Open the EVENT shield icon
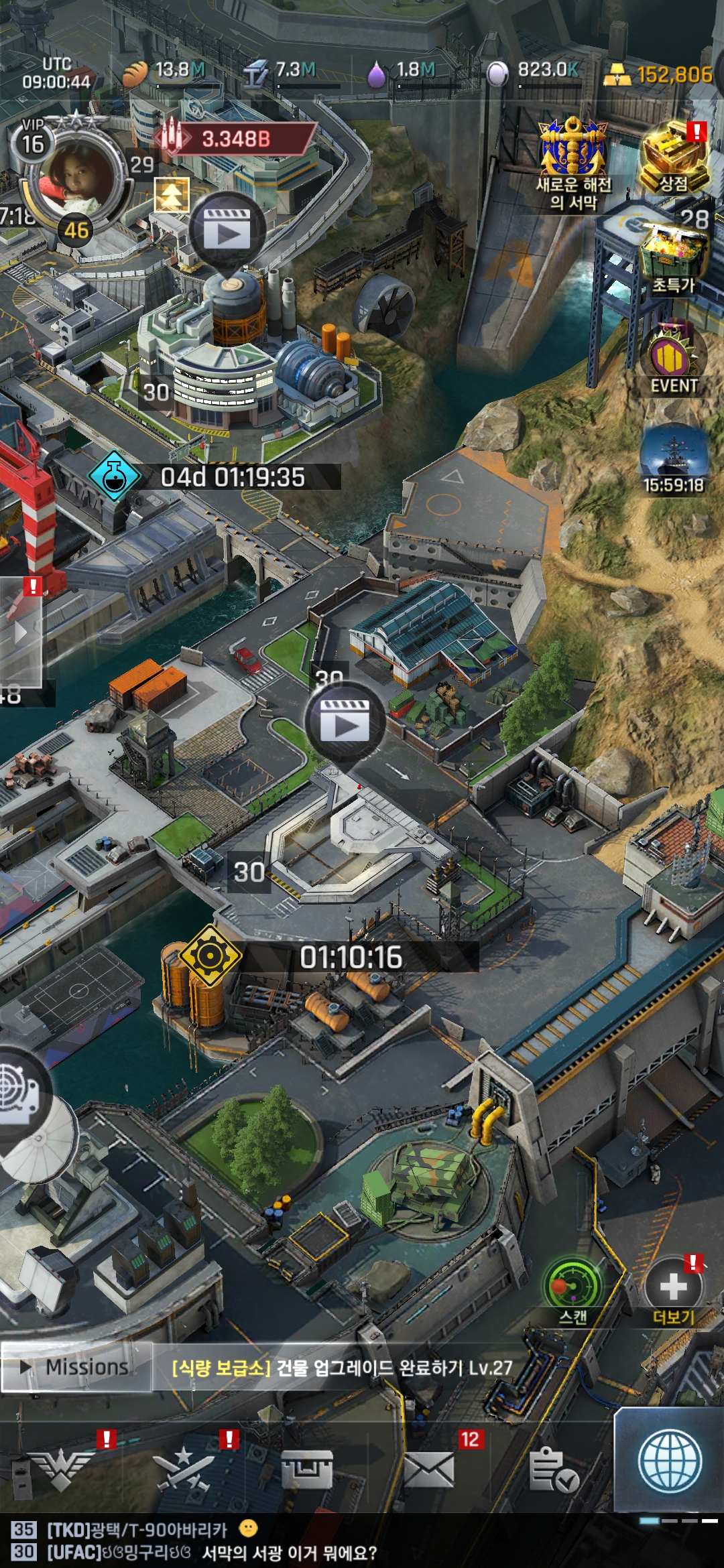 click(674, 358)
